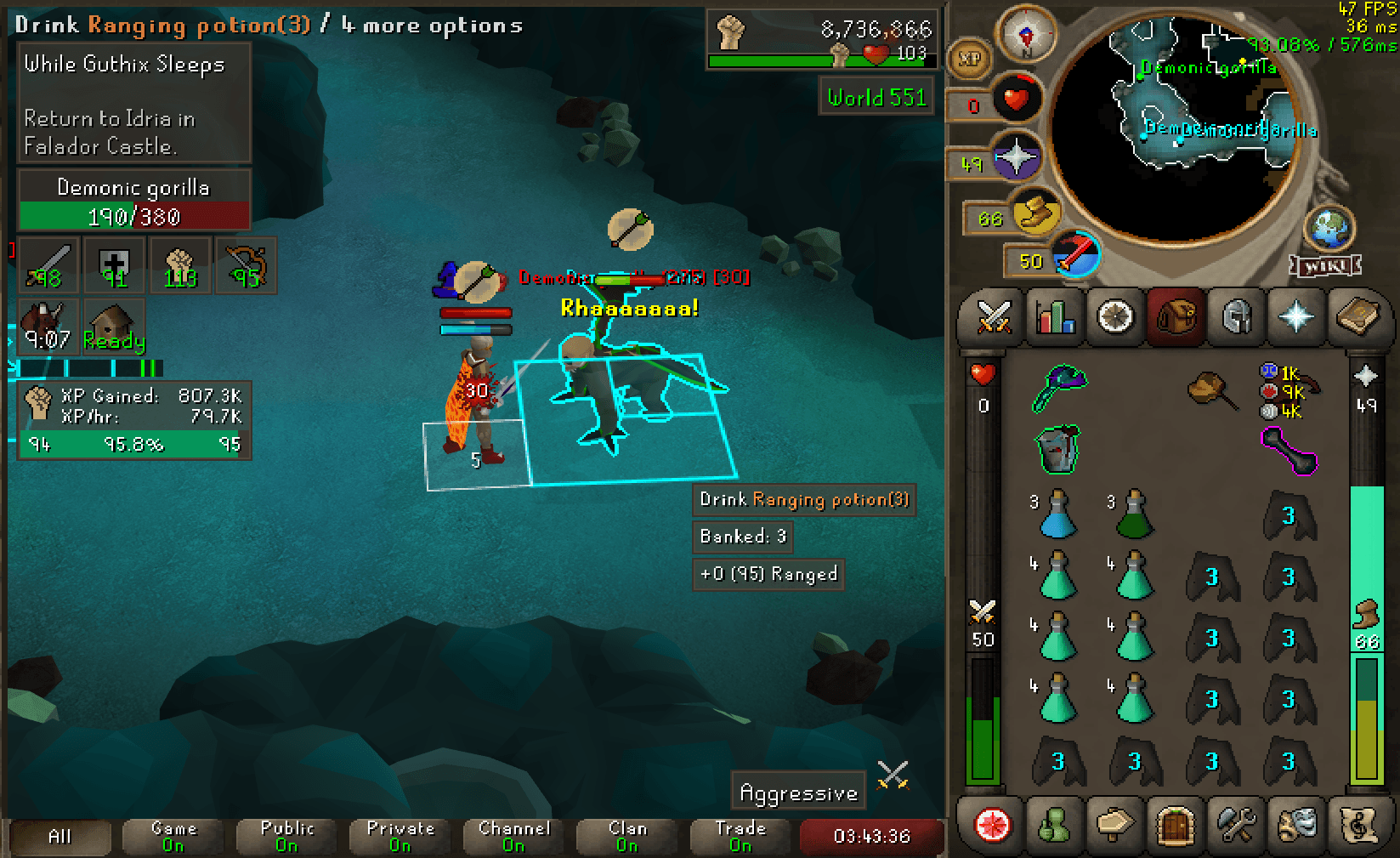
Task: Open the Skills tab
Action: (x=1054, y=317)
